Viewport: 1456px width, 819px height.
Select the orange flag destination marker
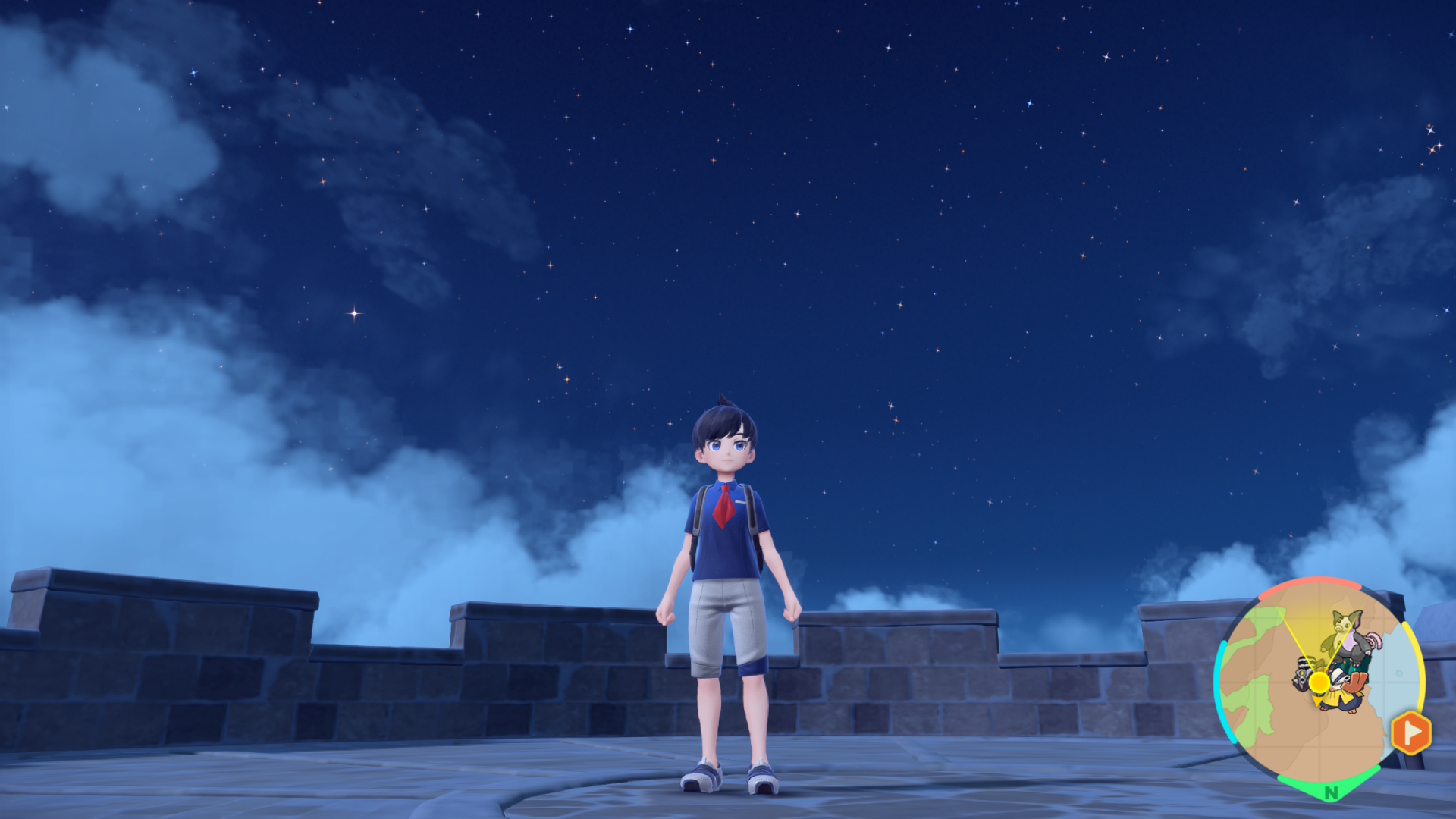tap(1410, 733)
